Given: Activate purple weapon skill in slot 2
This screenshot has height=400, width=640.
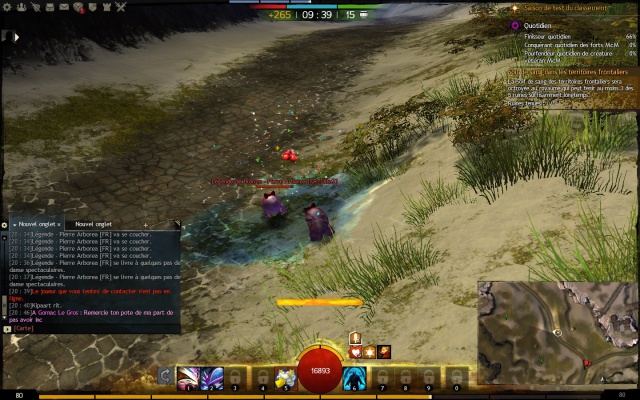Looking at the screenshot, I should click(212, 378).
